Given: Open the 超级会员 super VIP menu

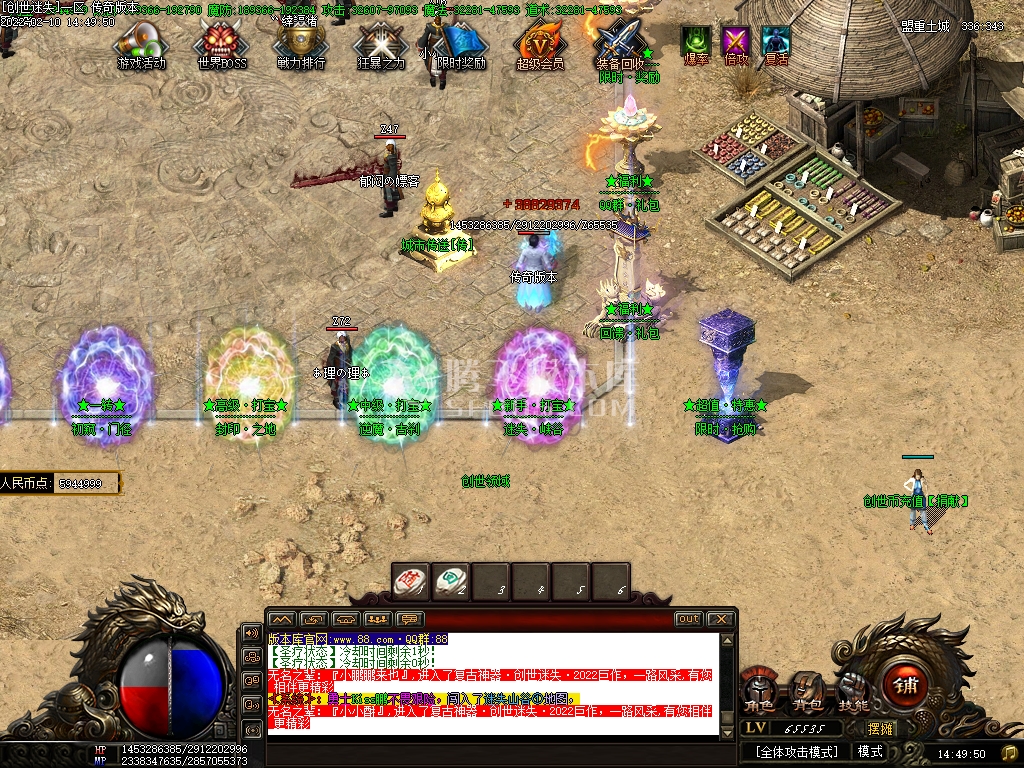Looking at the screenshot, I should pos(540,43).
